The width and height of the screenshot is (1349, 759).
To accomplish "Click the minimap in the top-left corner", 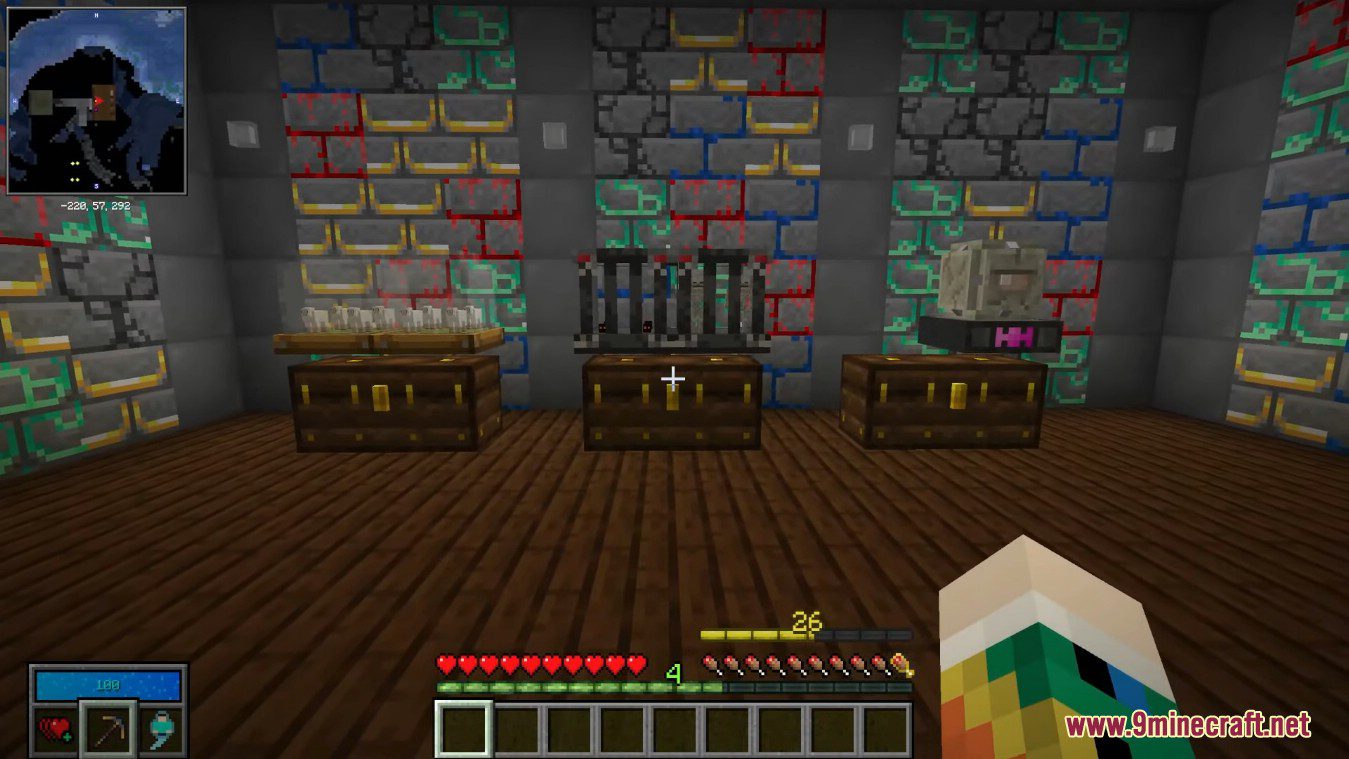I will point(100,95).
